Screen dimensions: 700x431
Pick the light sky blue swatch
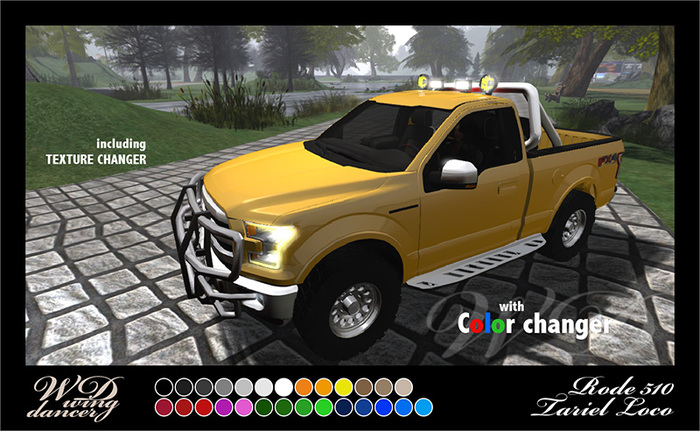(x=422, y=407)
